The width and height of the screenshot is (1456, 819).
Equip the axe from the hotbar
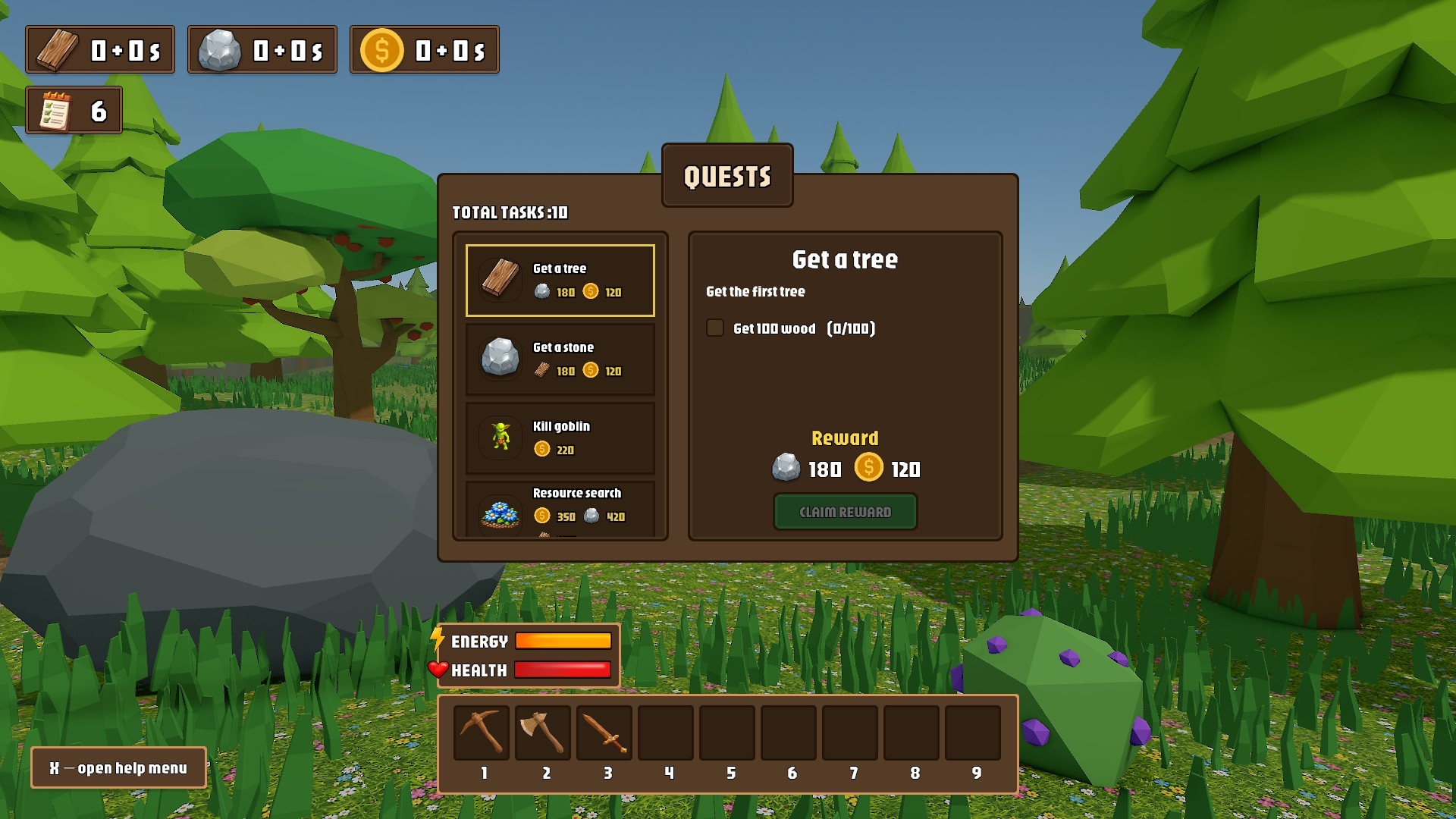543,733
